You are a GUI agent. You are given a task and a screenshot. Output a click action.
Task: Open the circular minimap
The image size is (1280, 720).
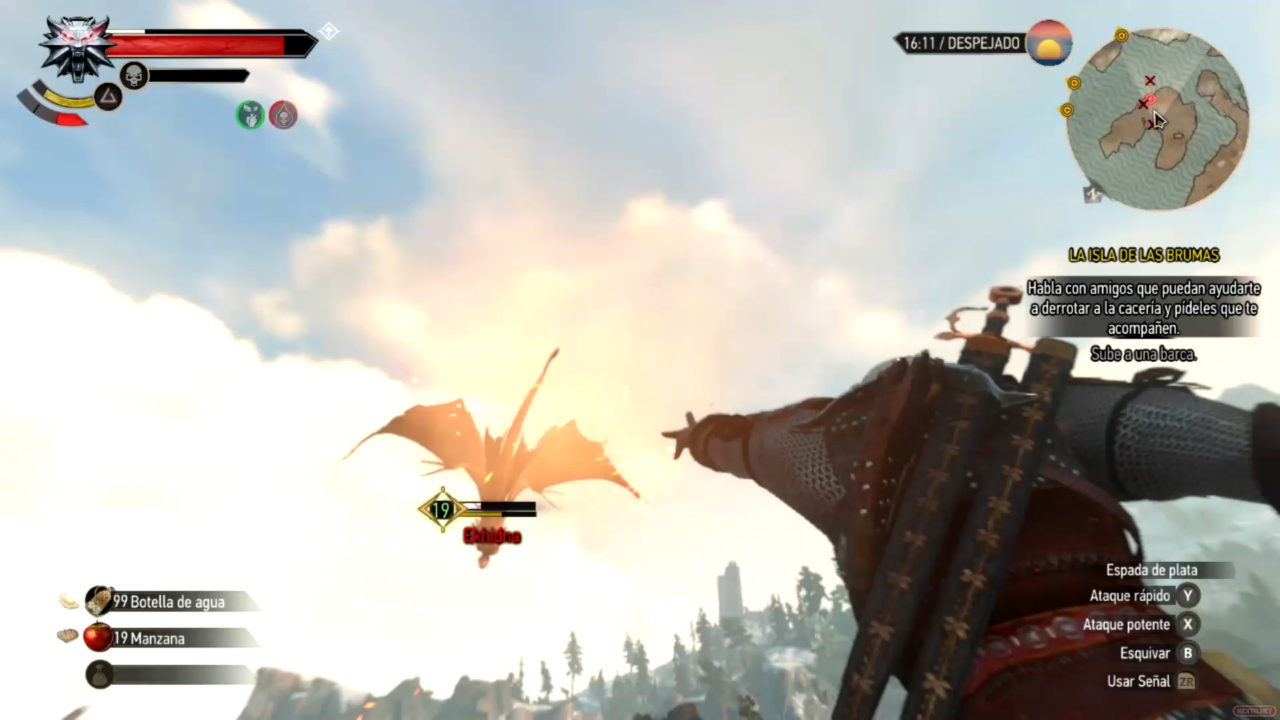[1157, 119]
